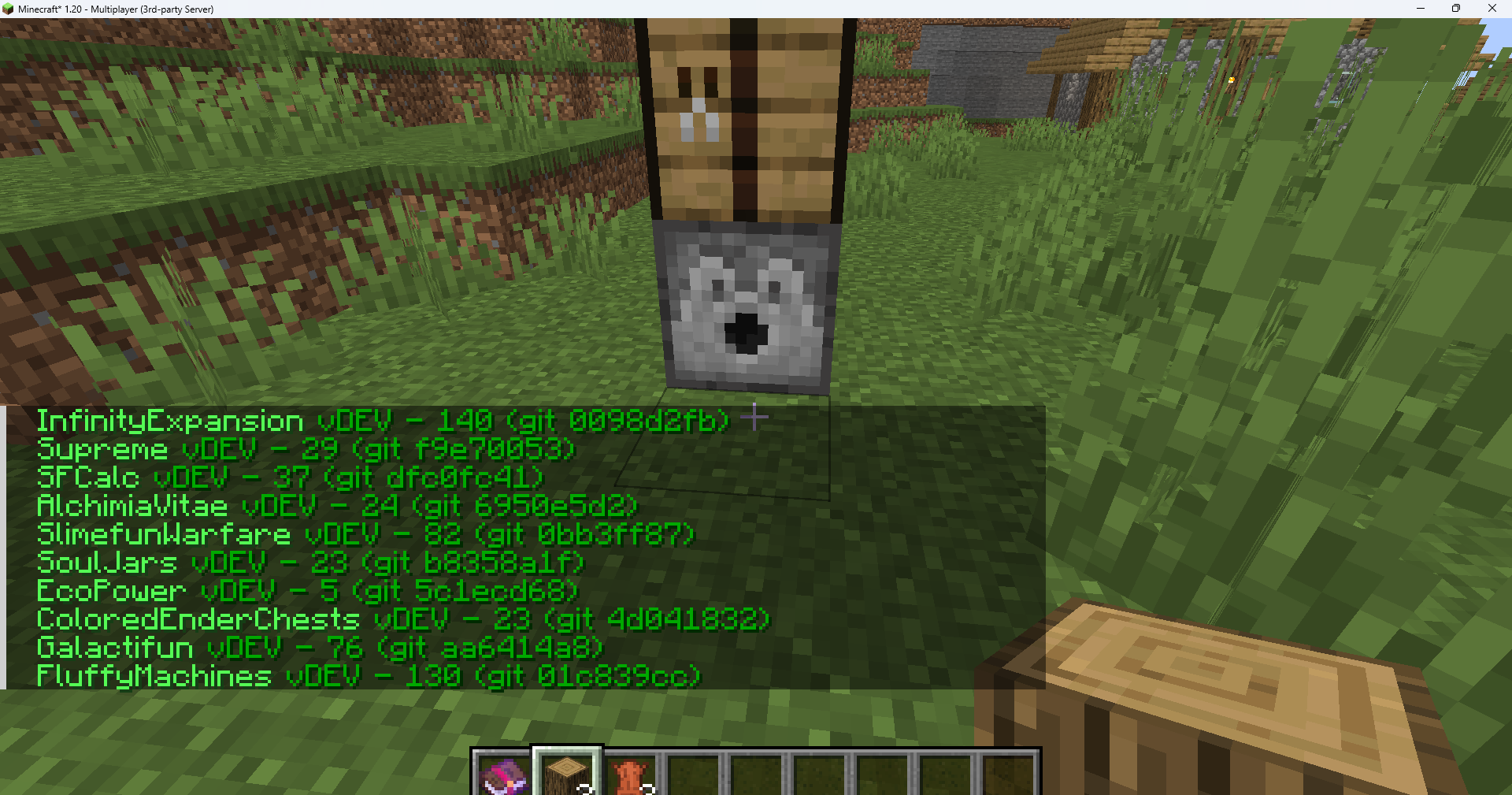Select the fourth empty hotbar slot
Image resolution: width=1512 pixels, height=795 pixels.
click(x=694, y=776)
